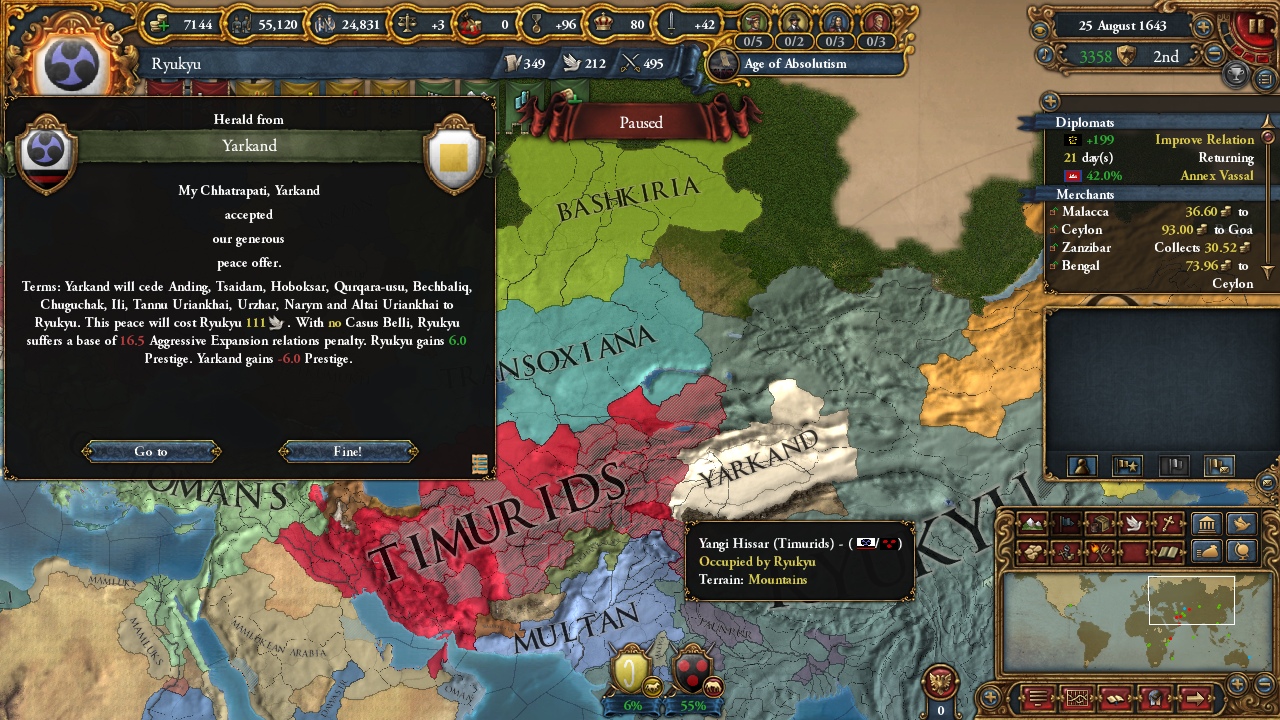Open the Ryukyu country shield
Screen dimensions: 1280x720
pos(71,65)
